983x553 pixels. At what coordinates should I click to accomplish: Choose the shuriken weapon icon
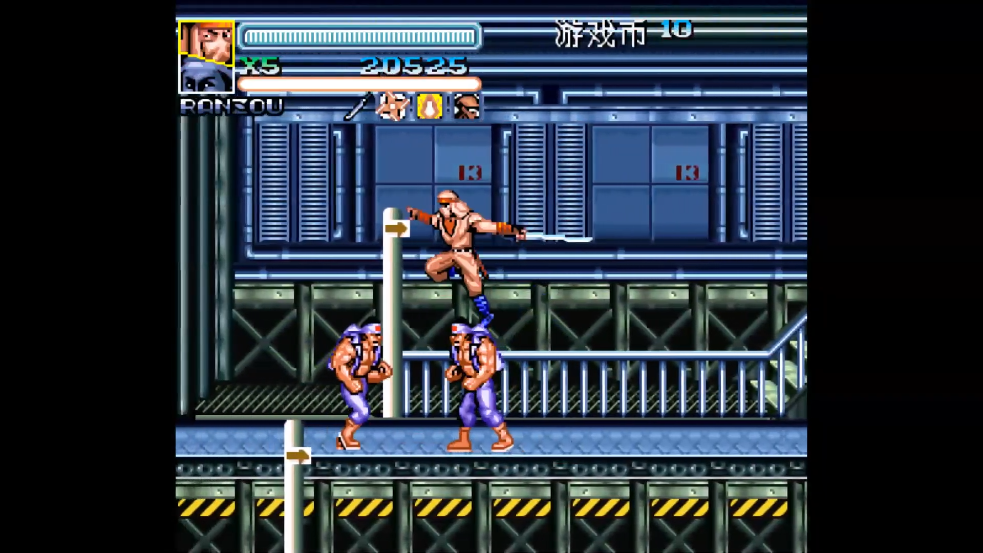pos(393,106)
